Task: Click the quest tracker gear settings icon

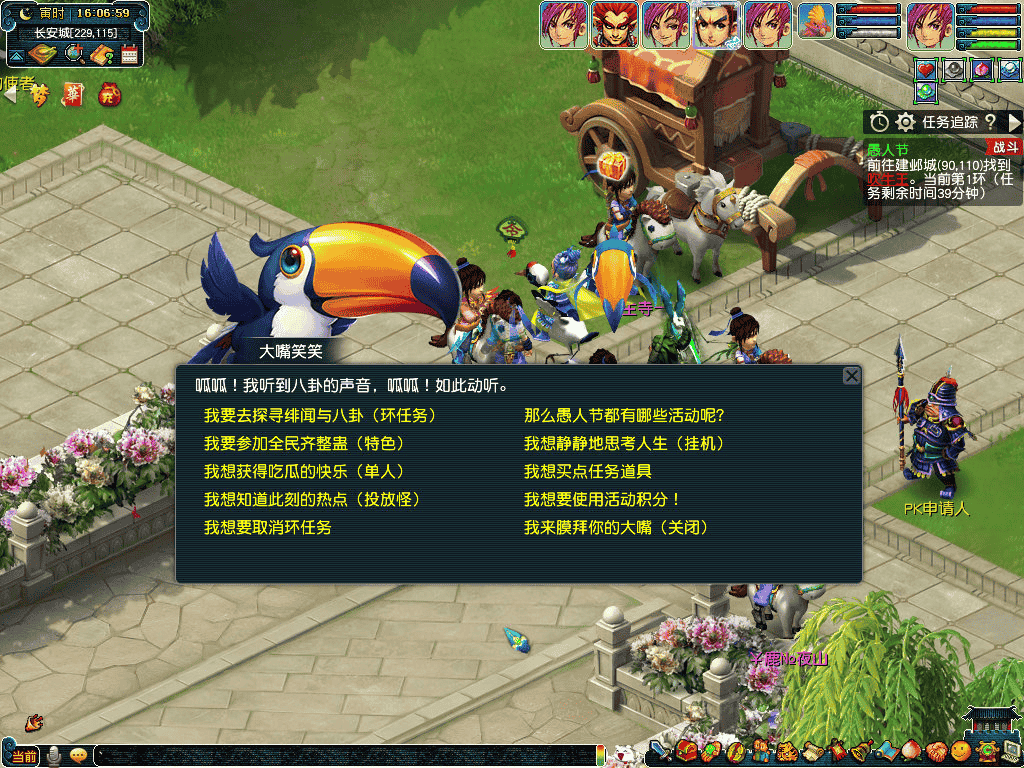Action: (905, 122)
